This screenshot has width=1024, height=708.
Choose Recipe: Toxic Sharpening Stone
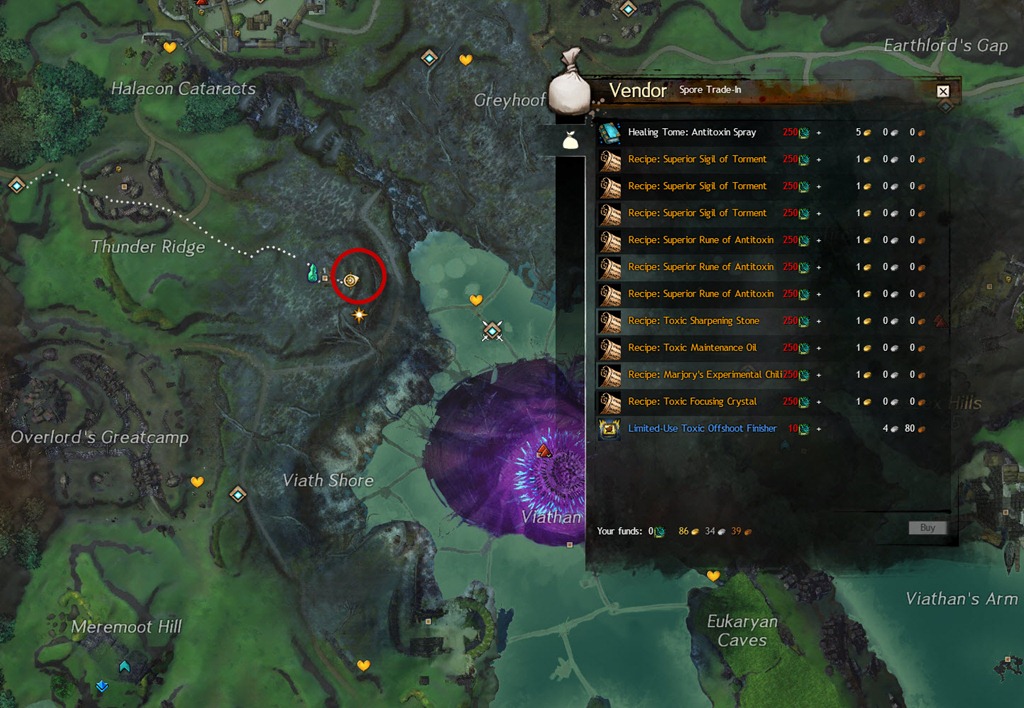click(x=693, y=321)
